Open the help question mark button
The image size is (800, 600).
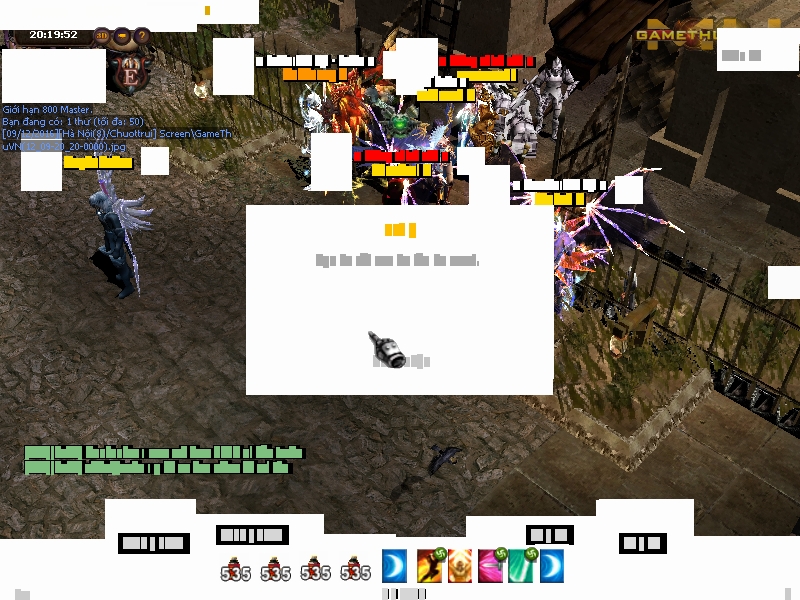click(x=142, y=36)
